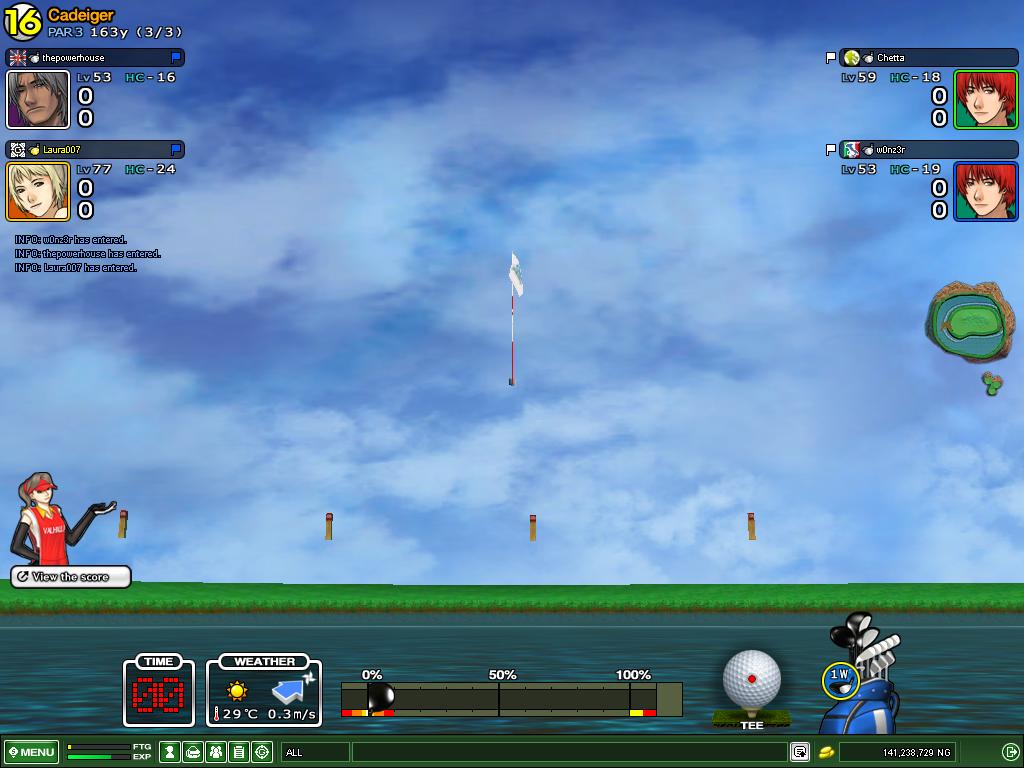Screen dimensions: 1024x768
Task: Open the single player profile icon
Action: click(170, 752)
